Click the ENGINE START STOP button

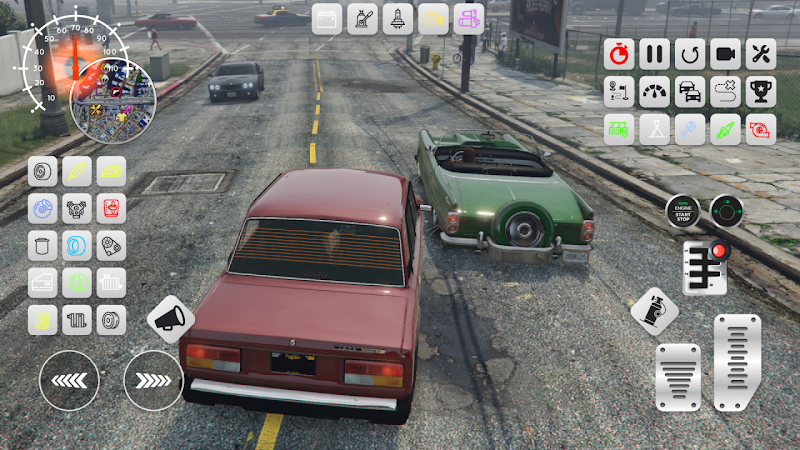[x=684, y=211]
